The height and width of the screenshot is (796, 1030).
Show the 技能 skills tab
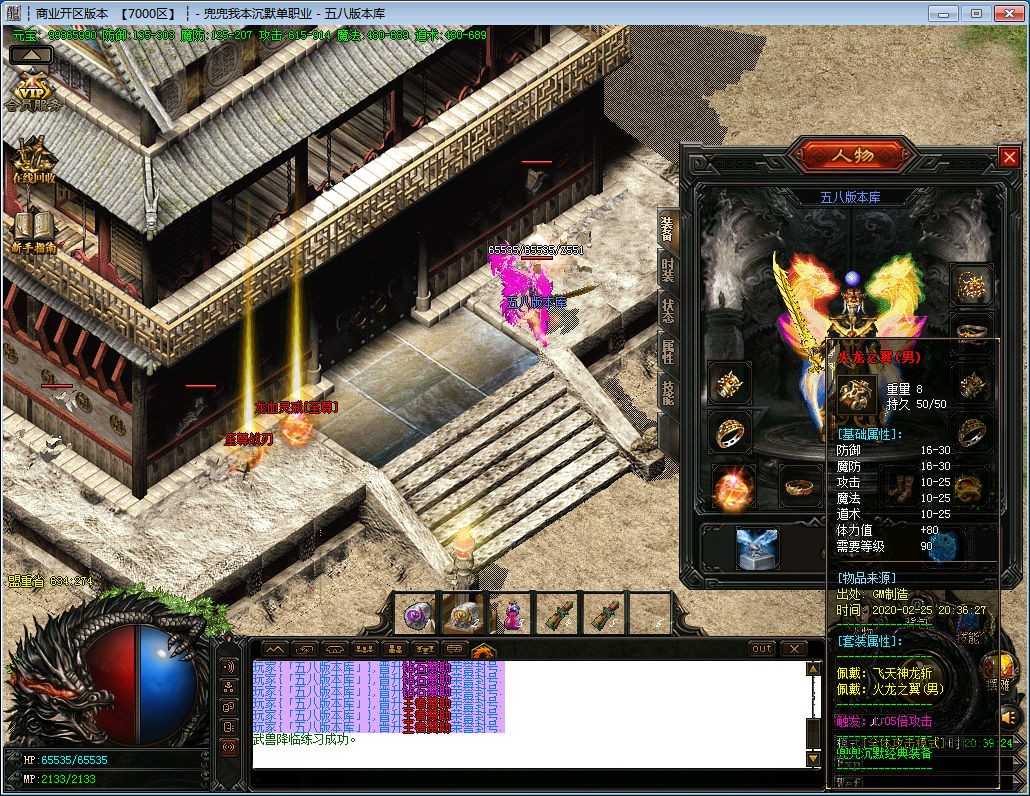click(667, 391)
